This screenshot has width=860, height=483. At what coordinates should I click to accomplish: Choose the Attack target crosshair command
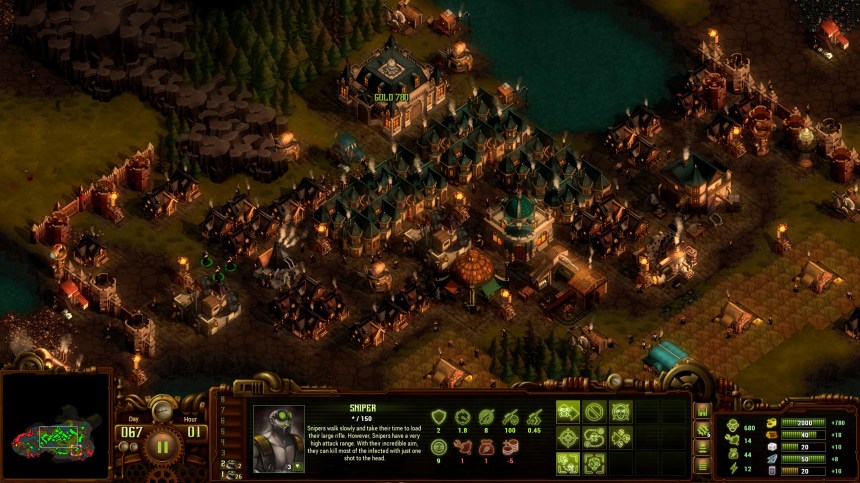click(x=569, y=437)
